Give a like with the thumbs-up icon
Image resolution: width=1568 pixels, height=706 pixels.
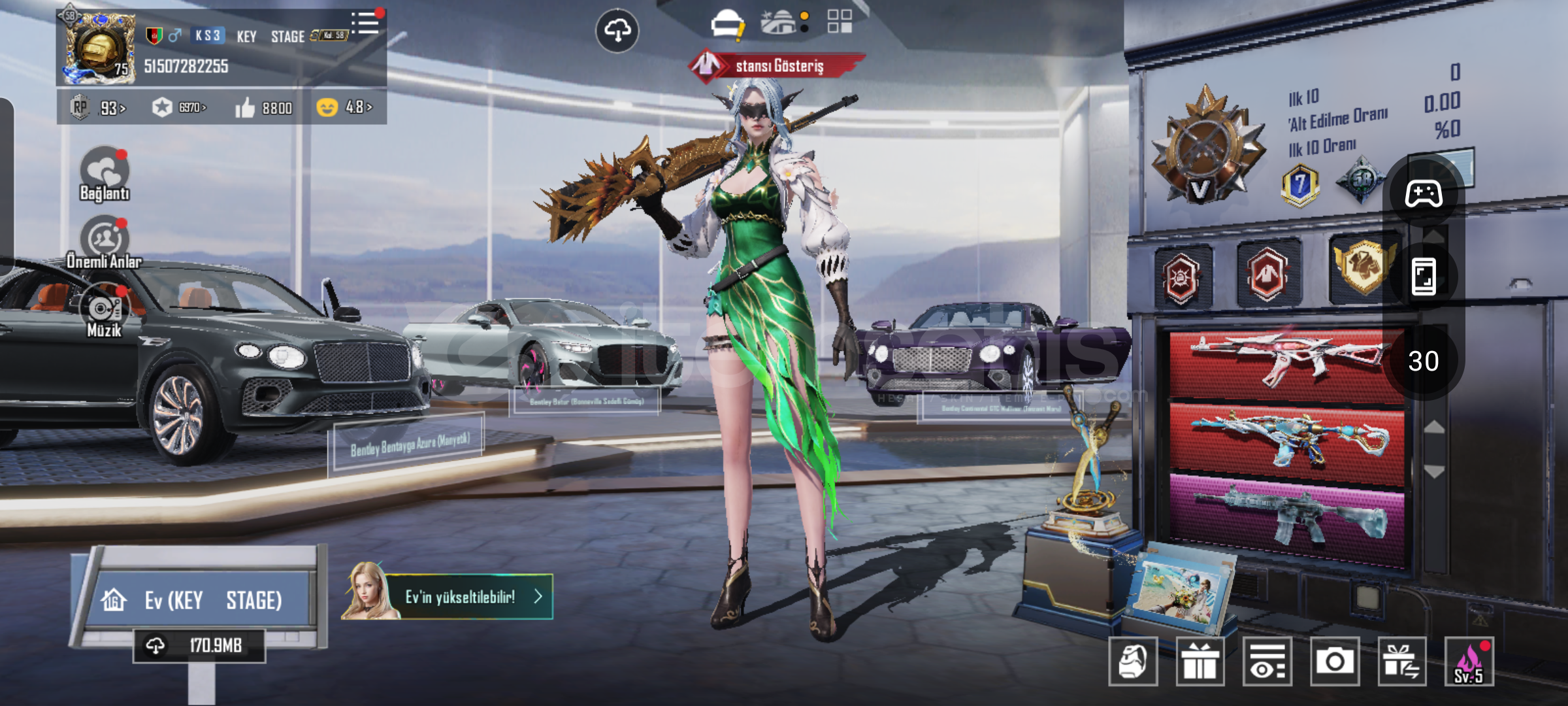[x=246, y=107]
